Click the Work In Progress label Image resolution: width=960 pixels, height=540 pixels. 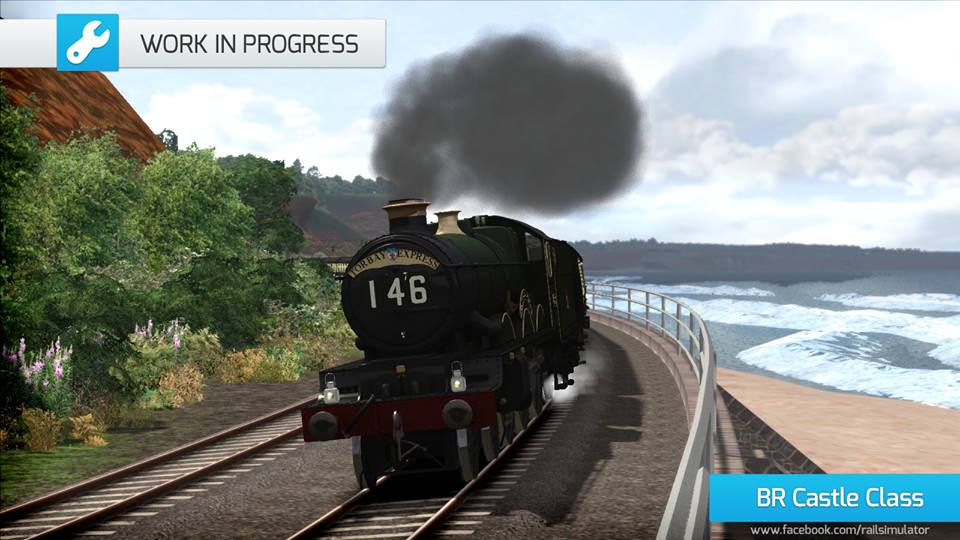tap(249, 44)
